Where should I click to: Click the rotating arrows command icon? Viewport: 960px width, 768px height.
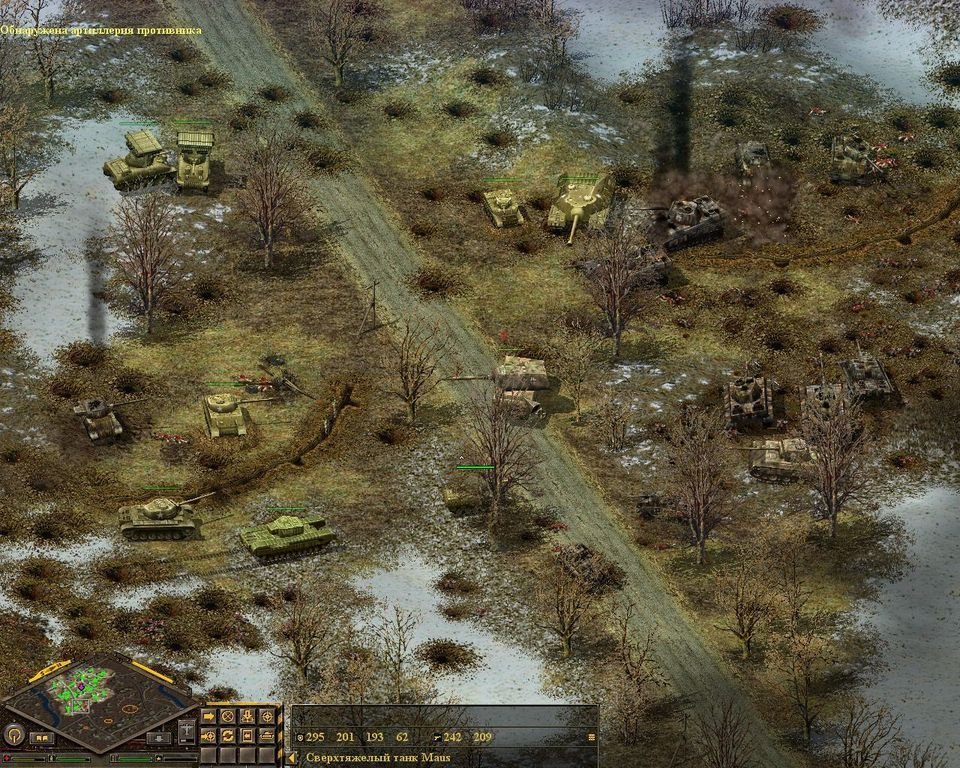point(229,736)
